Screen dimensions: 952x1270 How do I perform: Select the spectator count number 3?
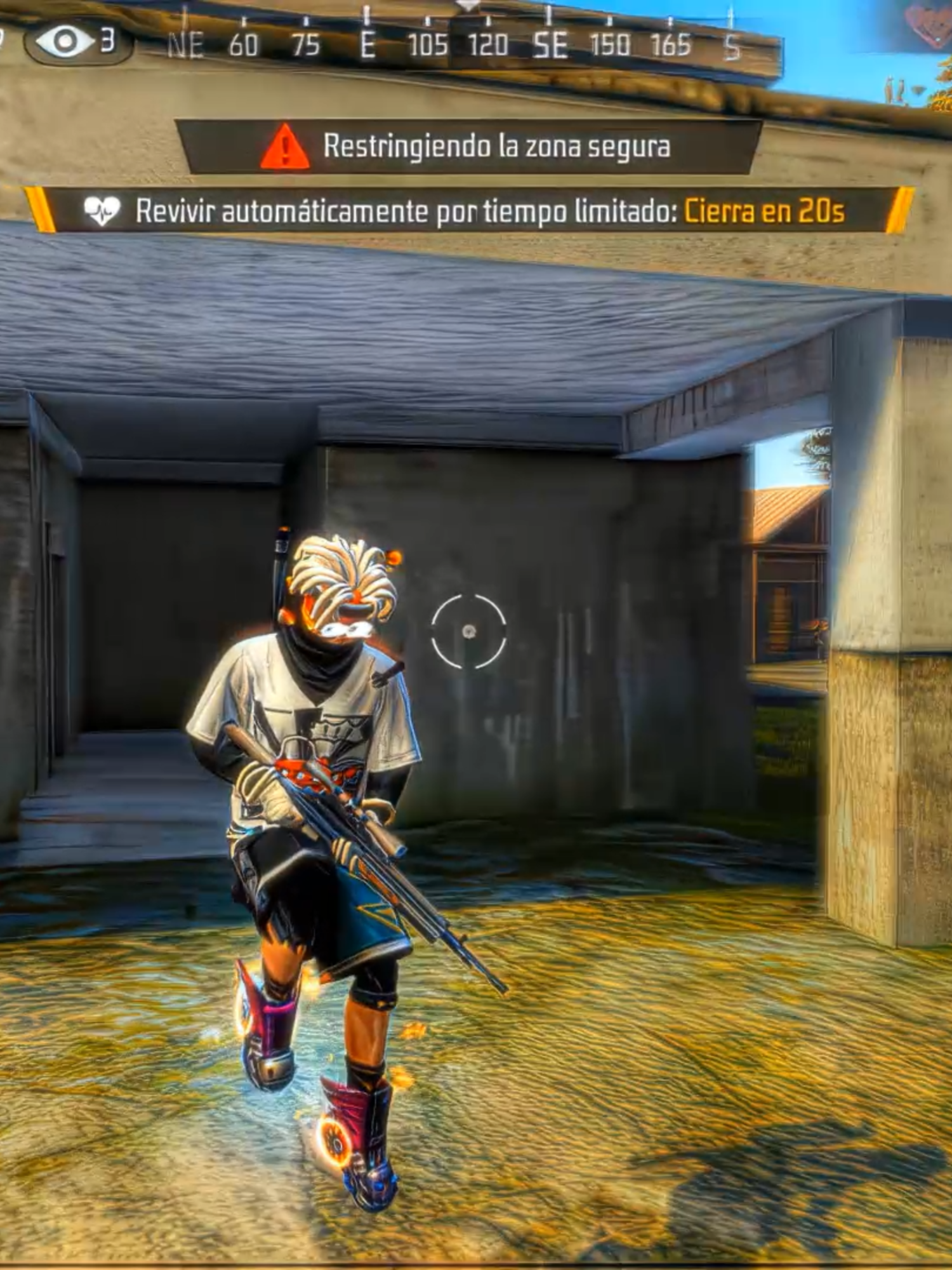108,39
